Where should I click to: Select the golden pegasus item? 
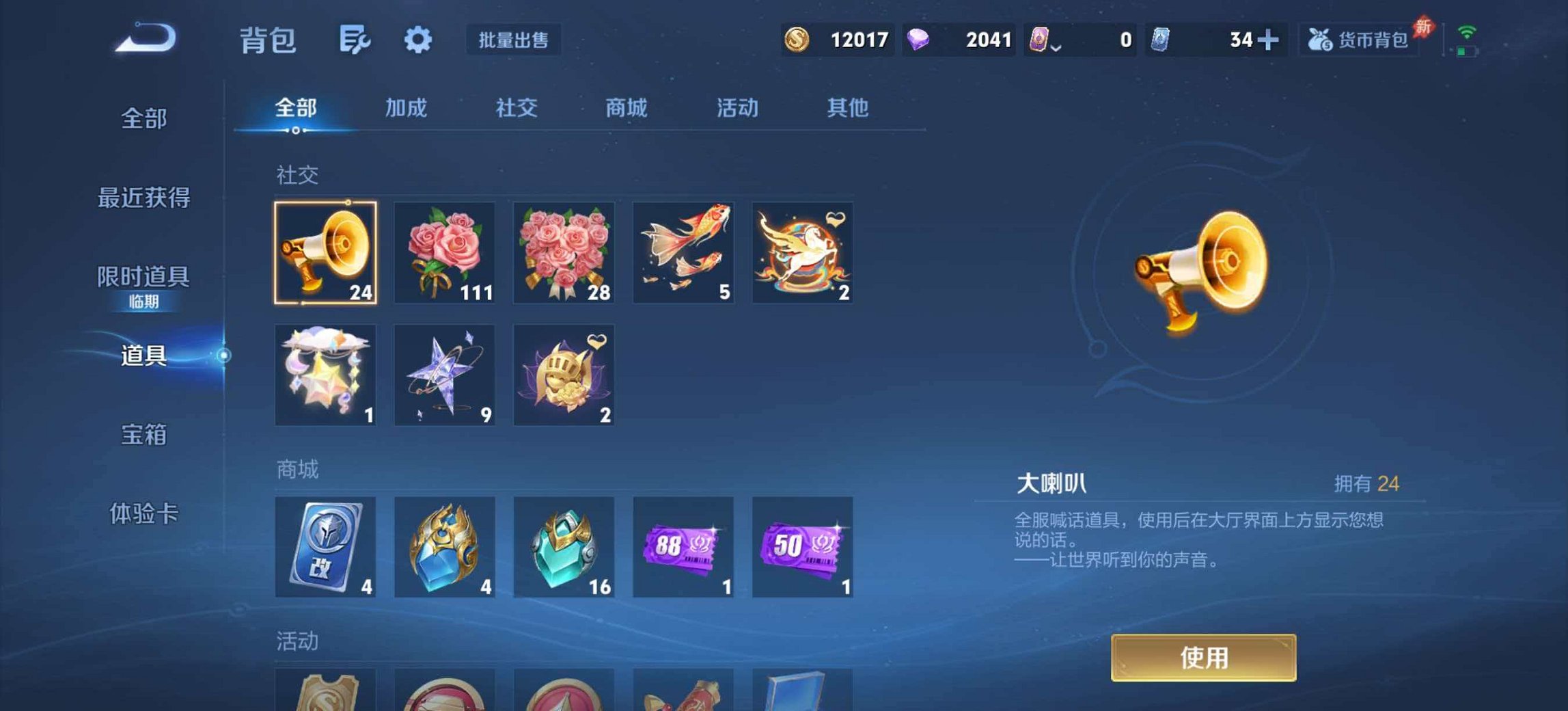801,253
